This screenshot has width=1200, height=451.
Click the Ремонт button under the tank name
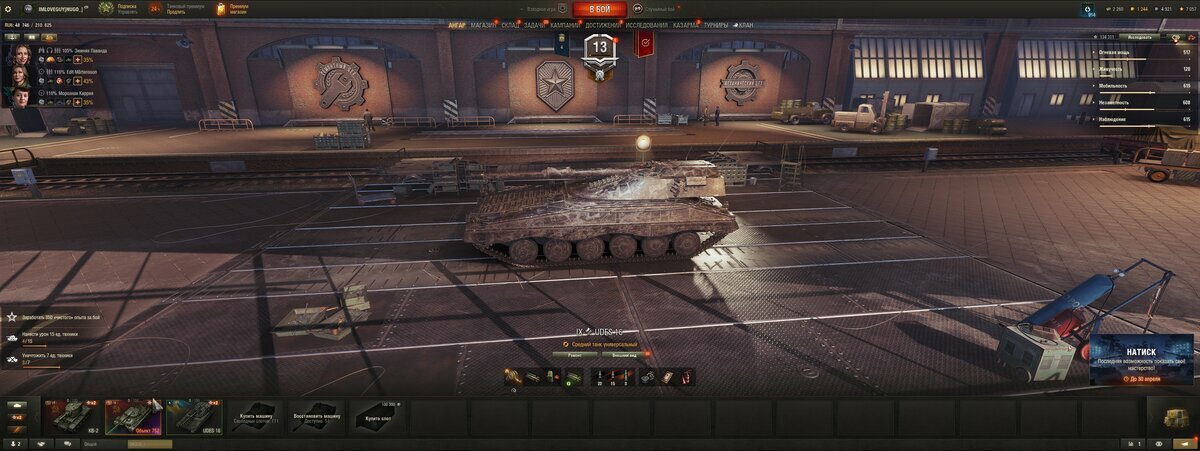[x=575, y=354]
